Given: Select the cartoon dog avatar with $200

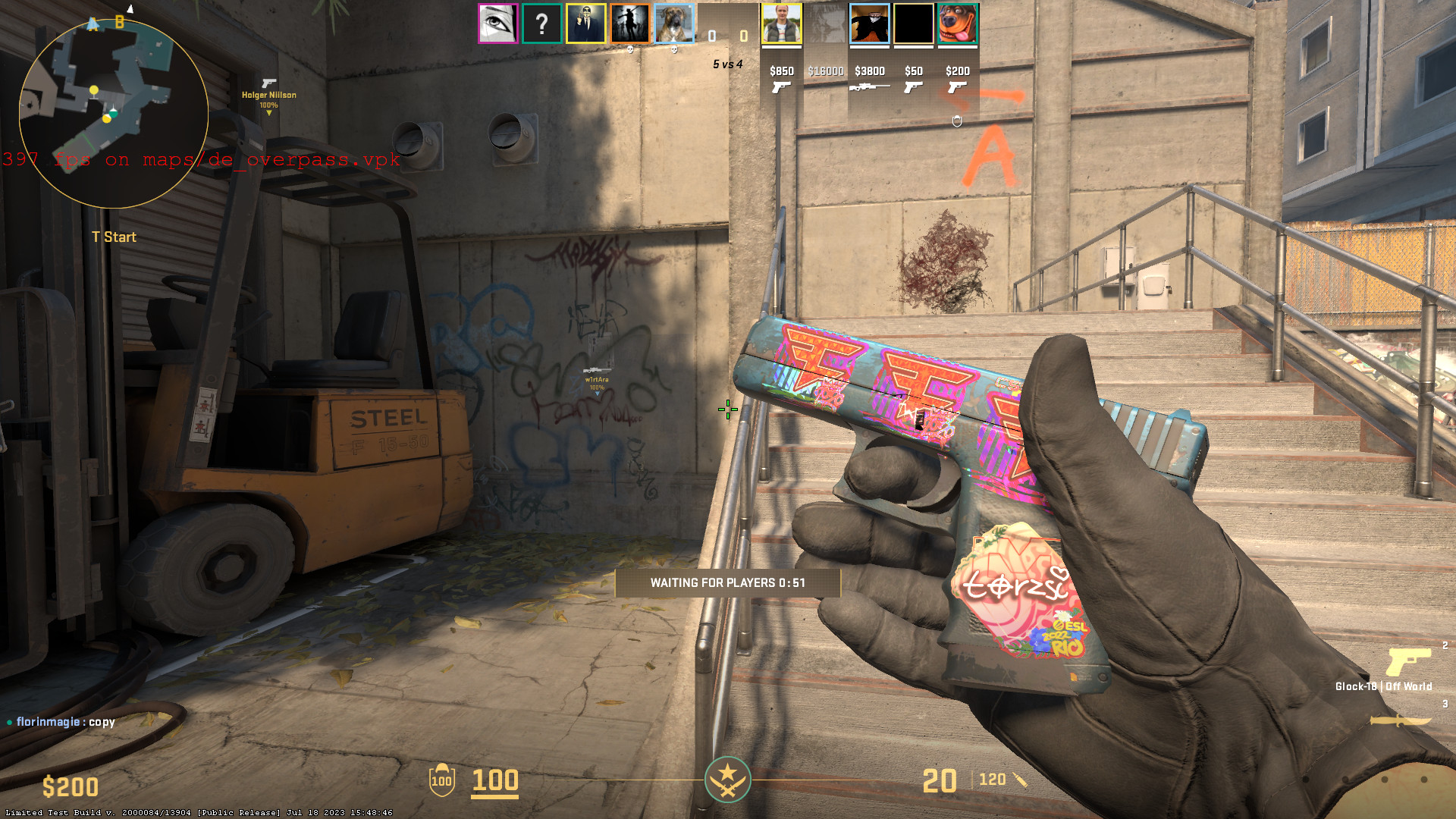Looking at the screenshot, I should tap(957, 24).
